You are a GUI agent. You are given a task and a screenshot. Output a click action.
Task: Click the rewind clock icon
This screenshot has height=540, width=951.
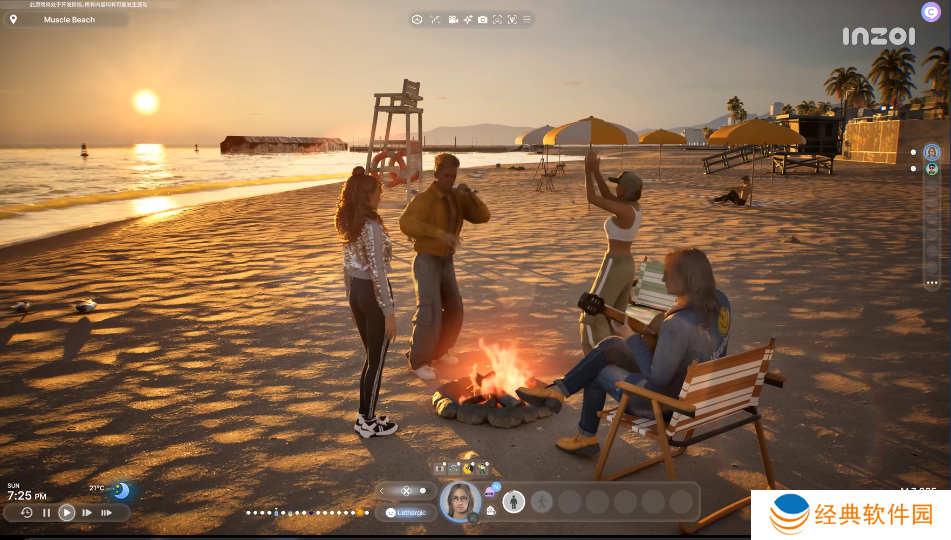[x=27, y=512]
